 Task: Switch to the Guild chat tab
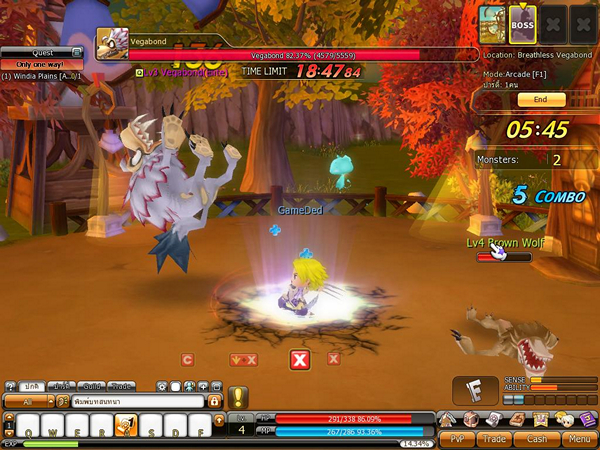pos(93,386)
